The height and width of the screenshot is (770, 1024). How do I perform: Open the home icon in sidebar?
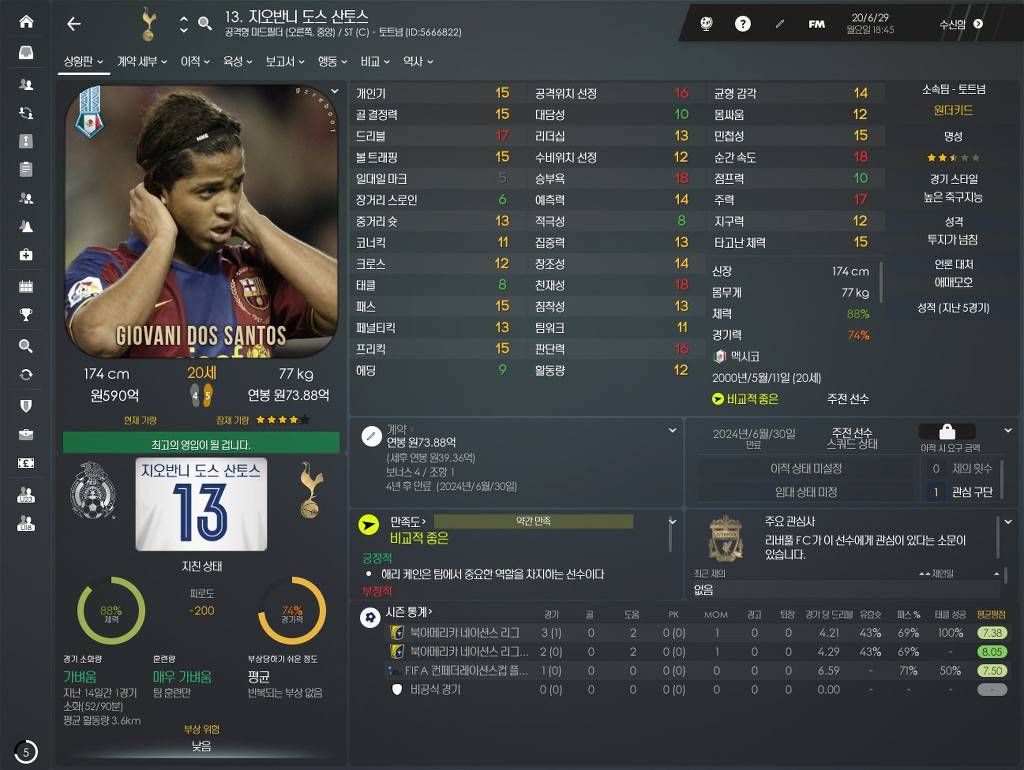coord(26,22)
